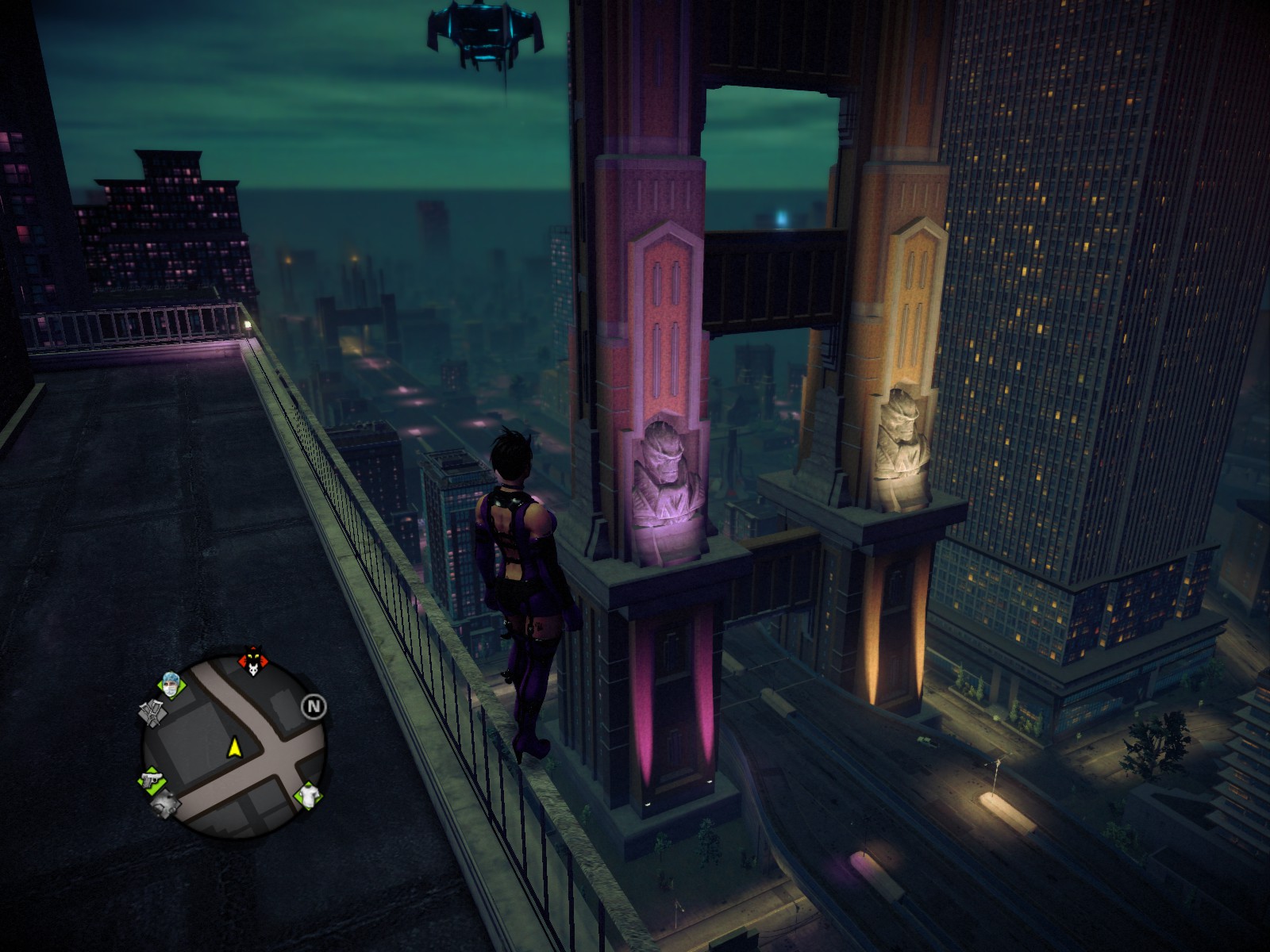Select the surgeon mask marker on minimap
This screenshot has height=952, width=1270.
(171, 684)
